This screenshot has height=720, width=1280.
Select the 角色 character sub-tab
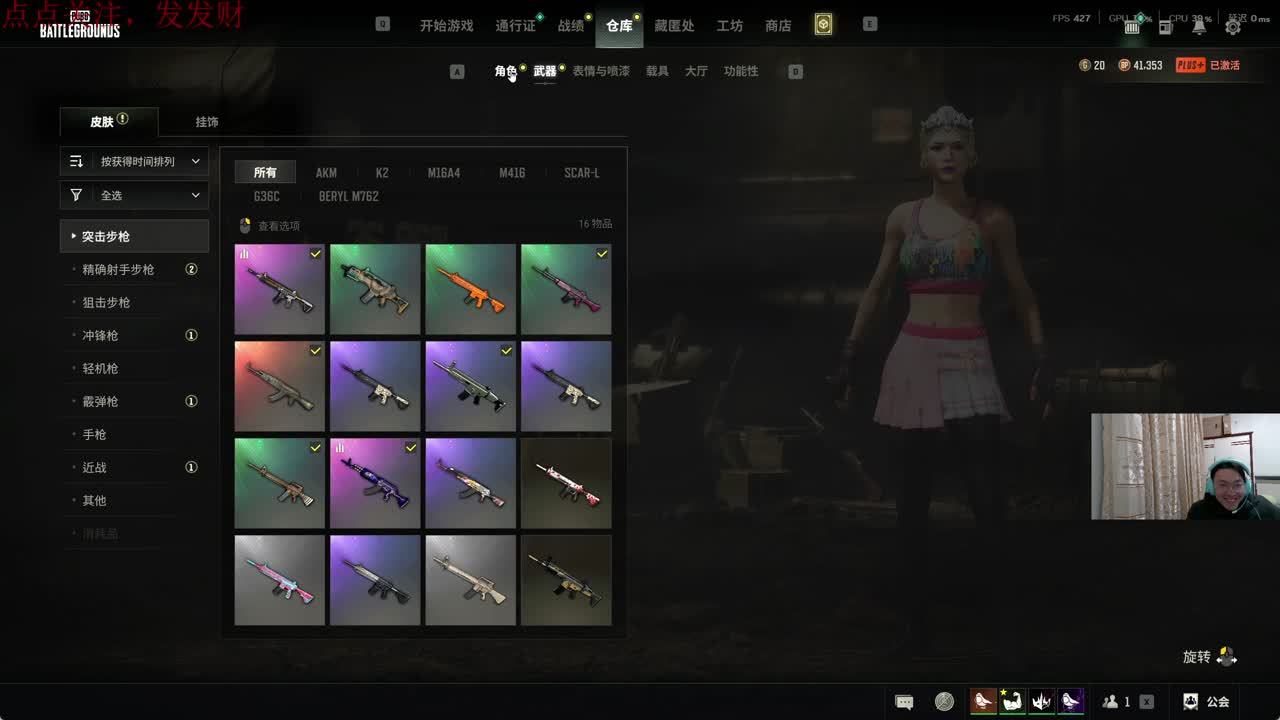[506, 71]
